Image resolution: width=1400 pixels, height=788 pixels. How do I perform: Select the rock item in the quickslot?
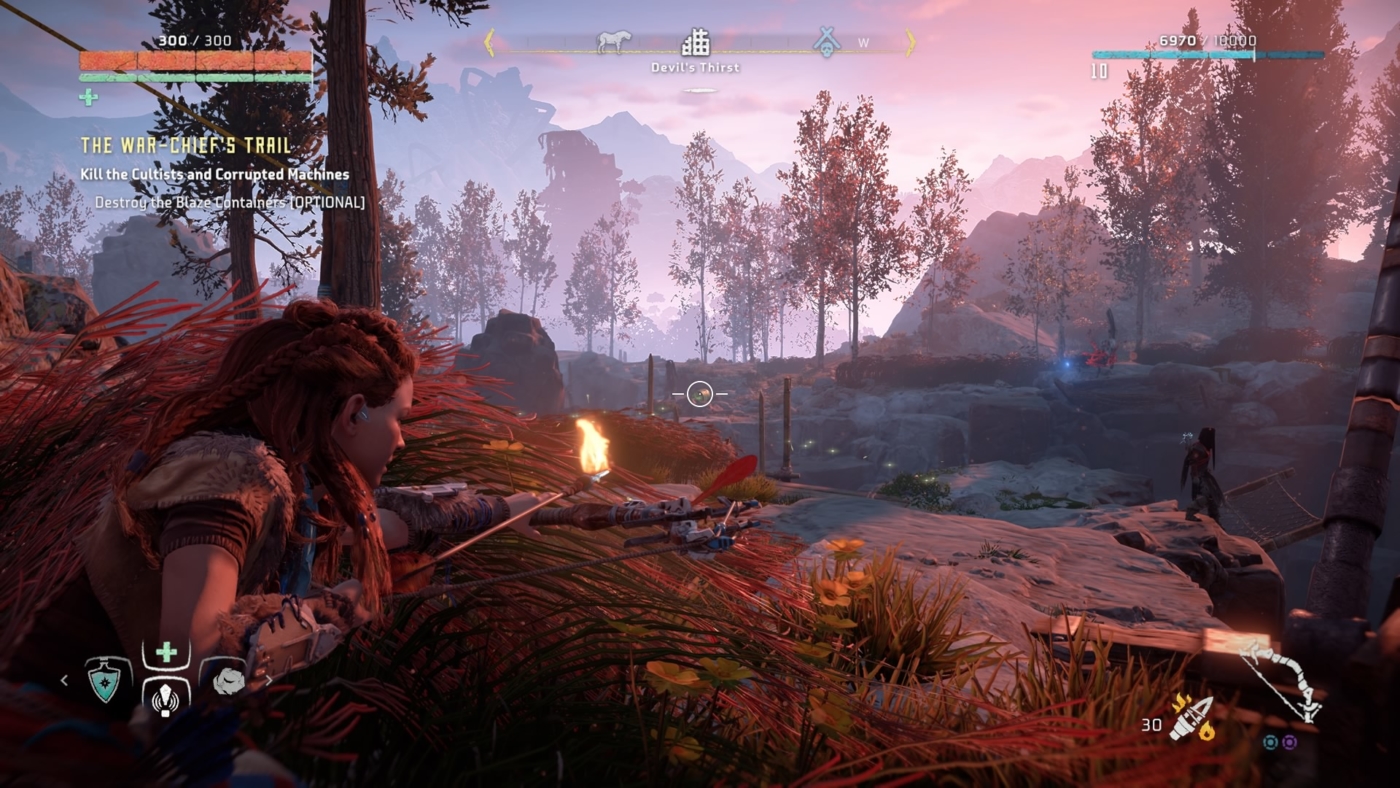(x=229, y=680)
